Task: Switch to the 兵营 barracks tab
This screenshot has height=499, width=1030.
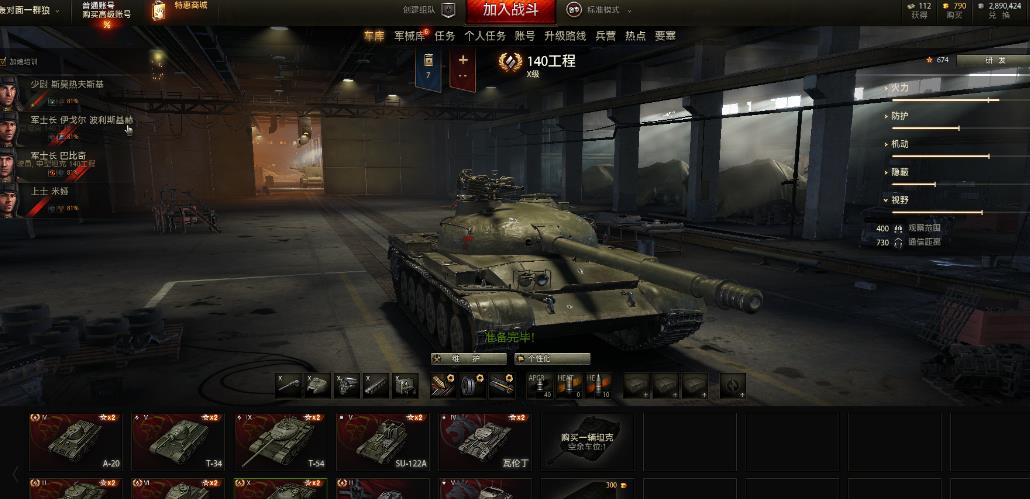Action: coord(605,36)
